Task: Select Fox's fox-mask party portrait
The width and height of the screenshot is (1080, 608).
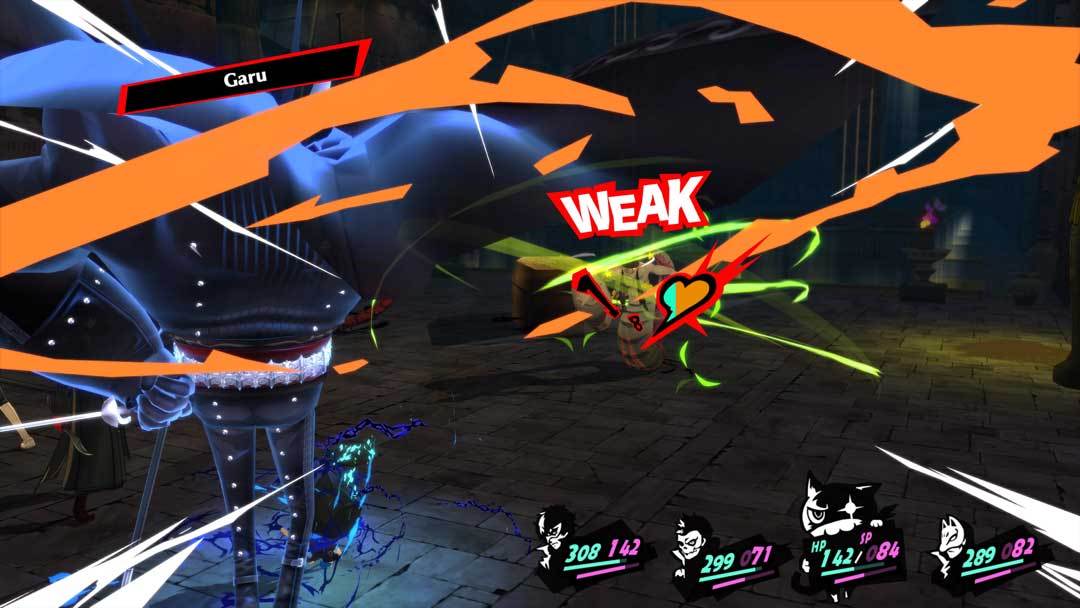Action: point(954,545)
